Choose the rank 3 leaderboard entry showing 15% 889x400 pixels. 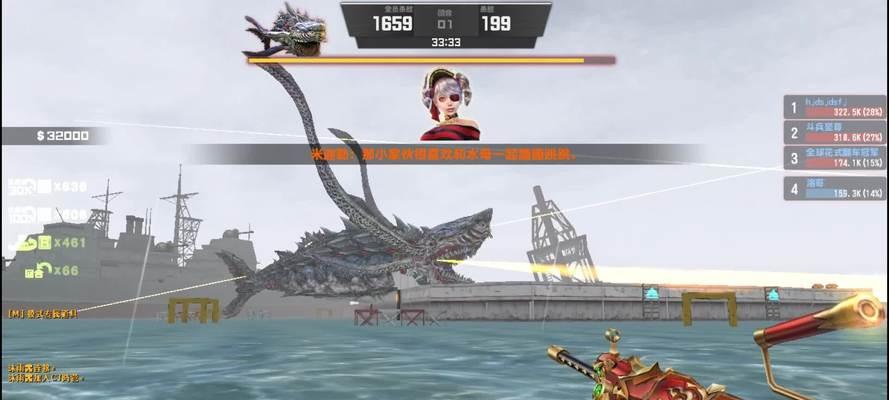point(835,158)
